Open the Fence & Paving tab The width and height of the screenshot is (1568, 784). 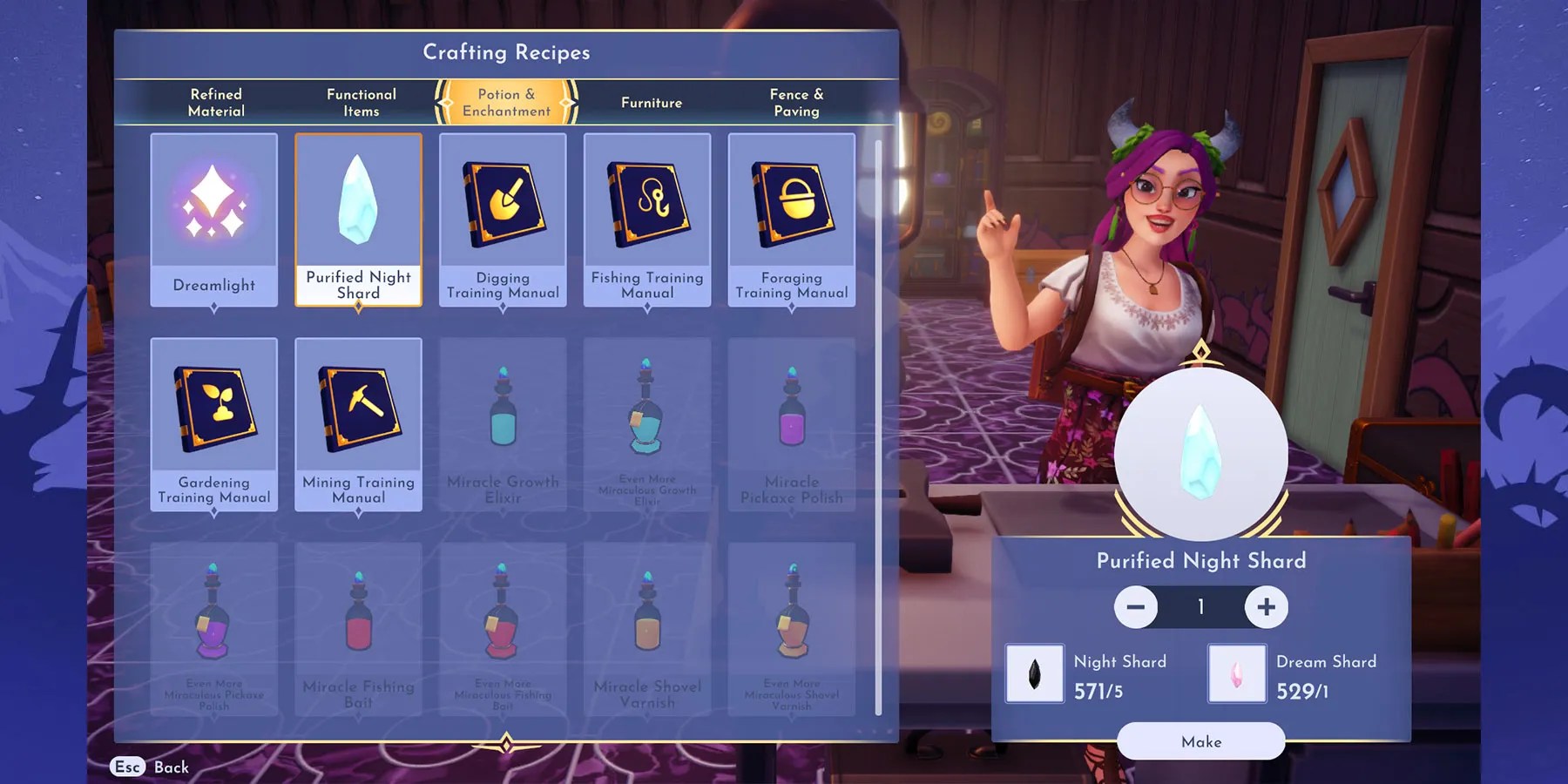pos(796,103)
